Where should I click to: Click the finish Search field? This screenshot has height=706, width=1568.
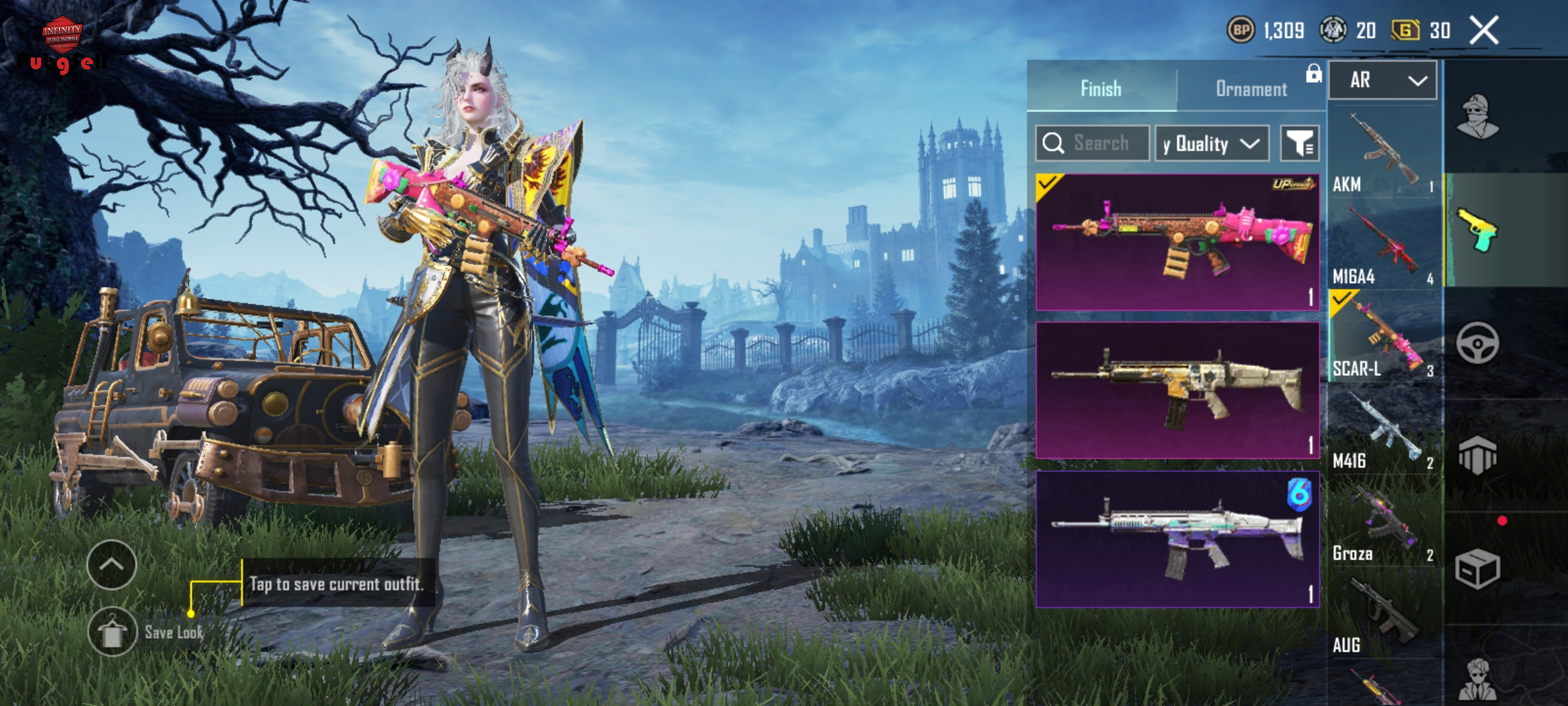pyautogui.click(x=1092, y=143)
